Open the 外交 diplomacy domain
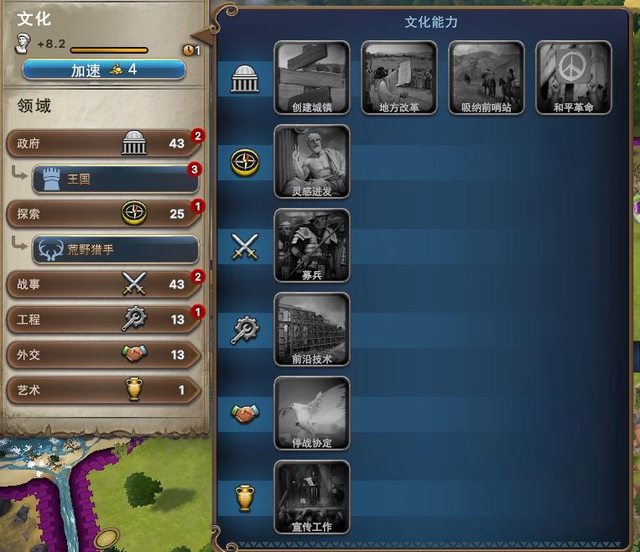Viewport: 640px width, 552px height. point(100,354)
